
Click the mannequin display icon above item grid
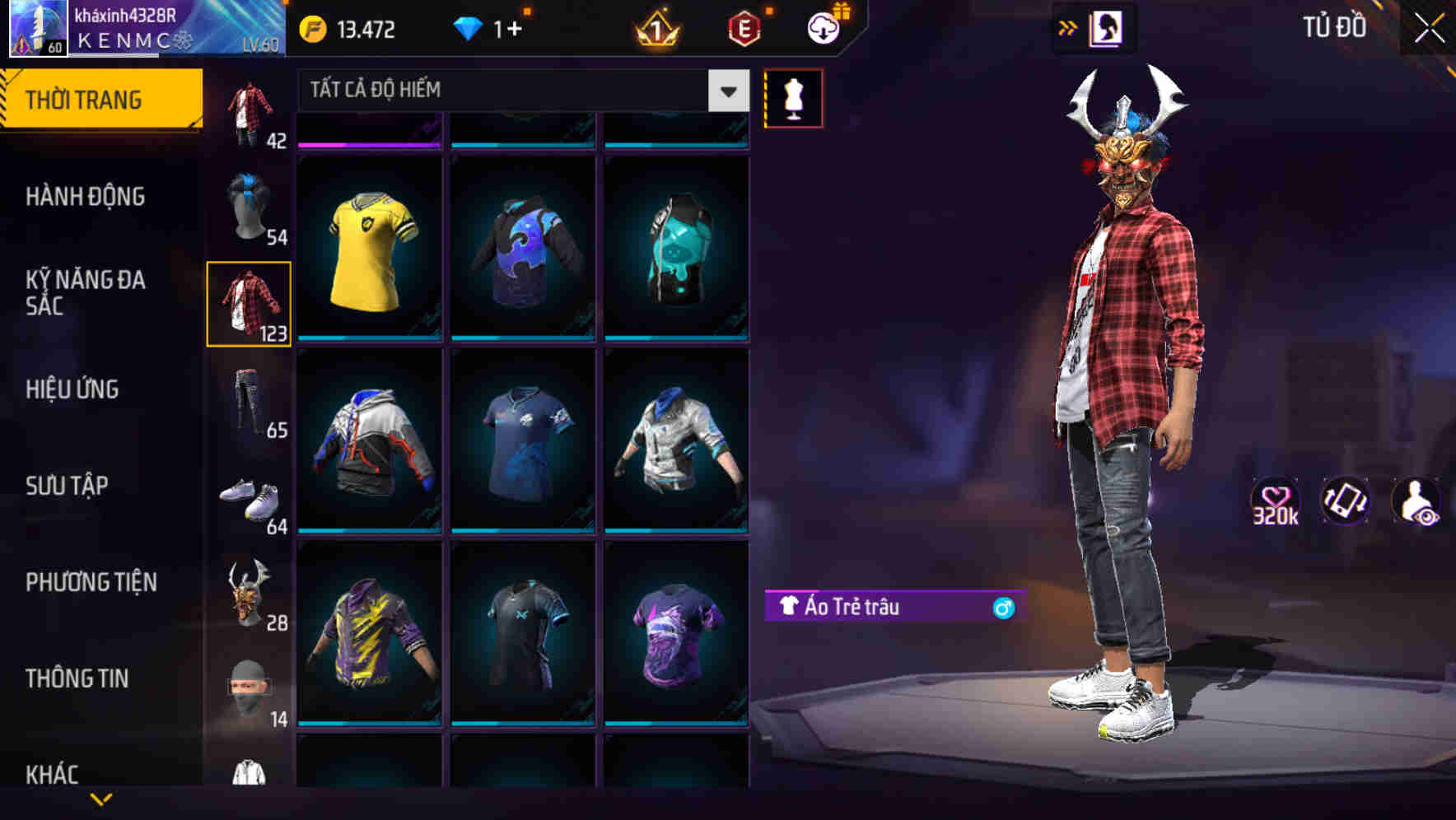pos(793,98)
